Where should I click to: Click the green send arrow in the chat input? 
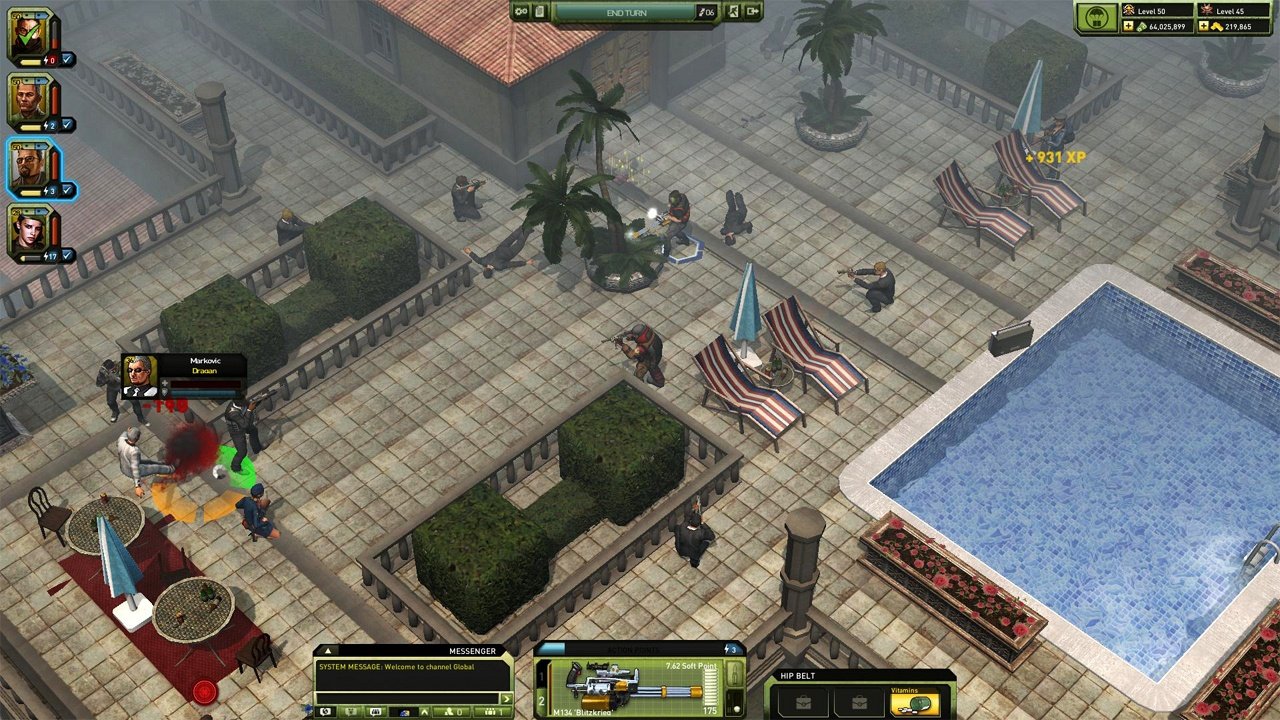pyautogui.click(x=507, y=699)
